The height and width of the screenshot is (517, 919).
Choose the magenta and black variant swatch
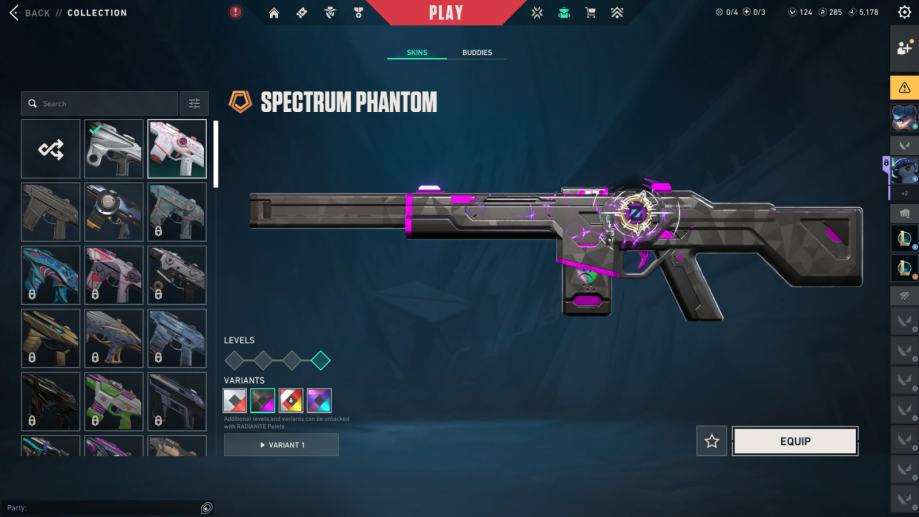[263, 401]
